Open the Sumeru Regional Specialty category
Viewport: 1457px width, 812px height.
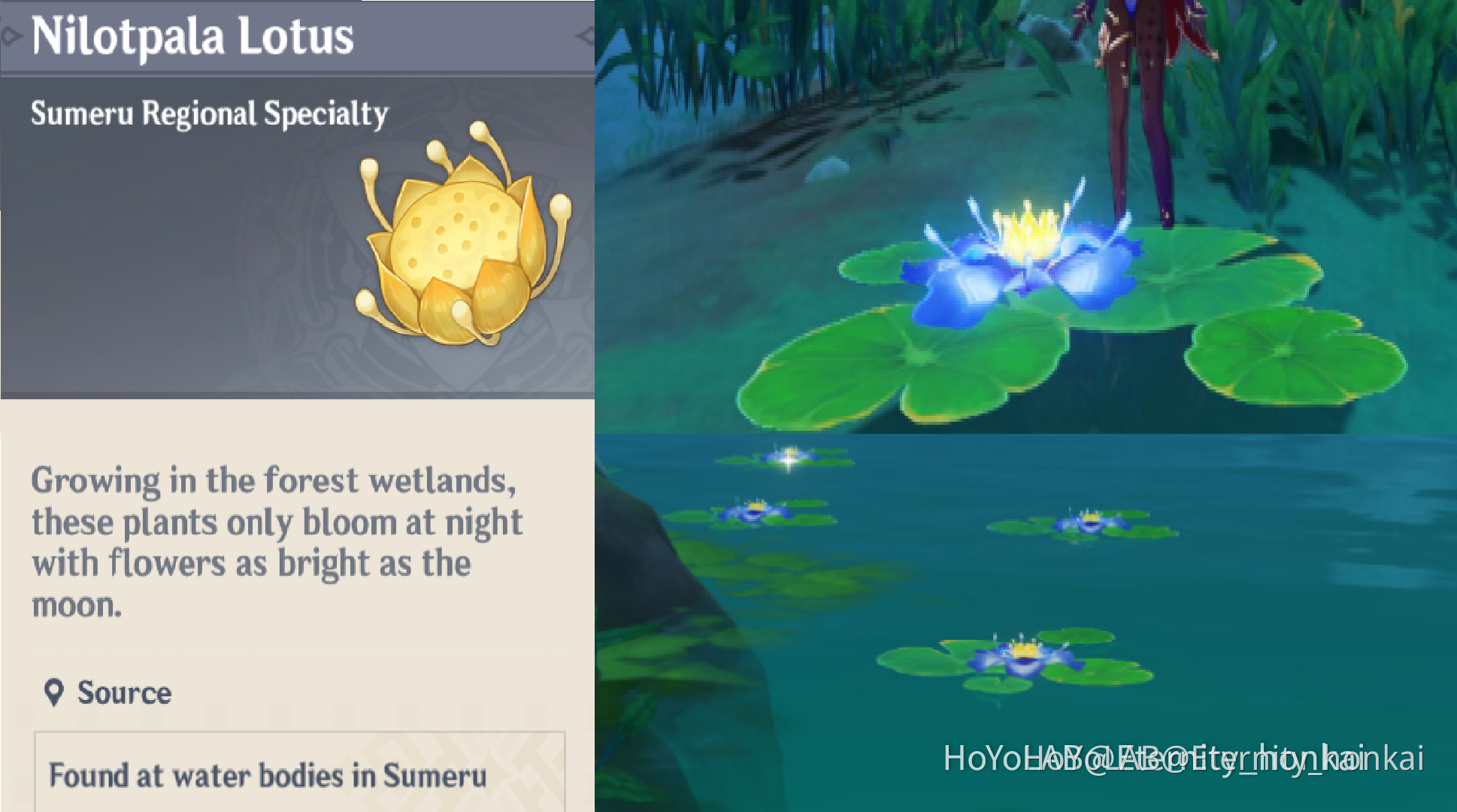tap(209, 113)
